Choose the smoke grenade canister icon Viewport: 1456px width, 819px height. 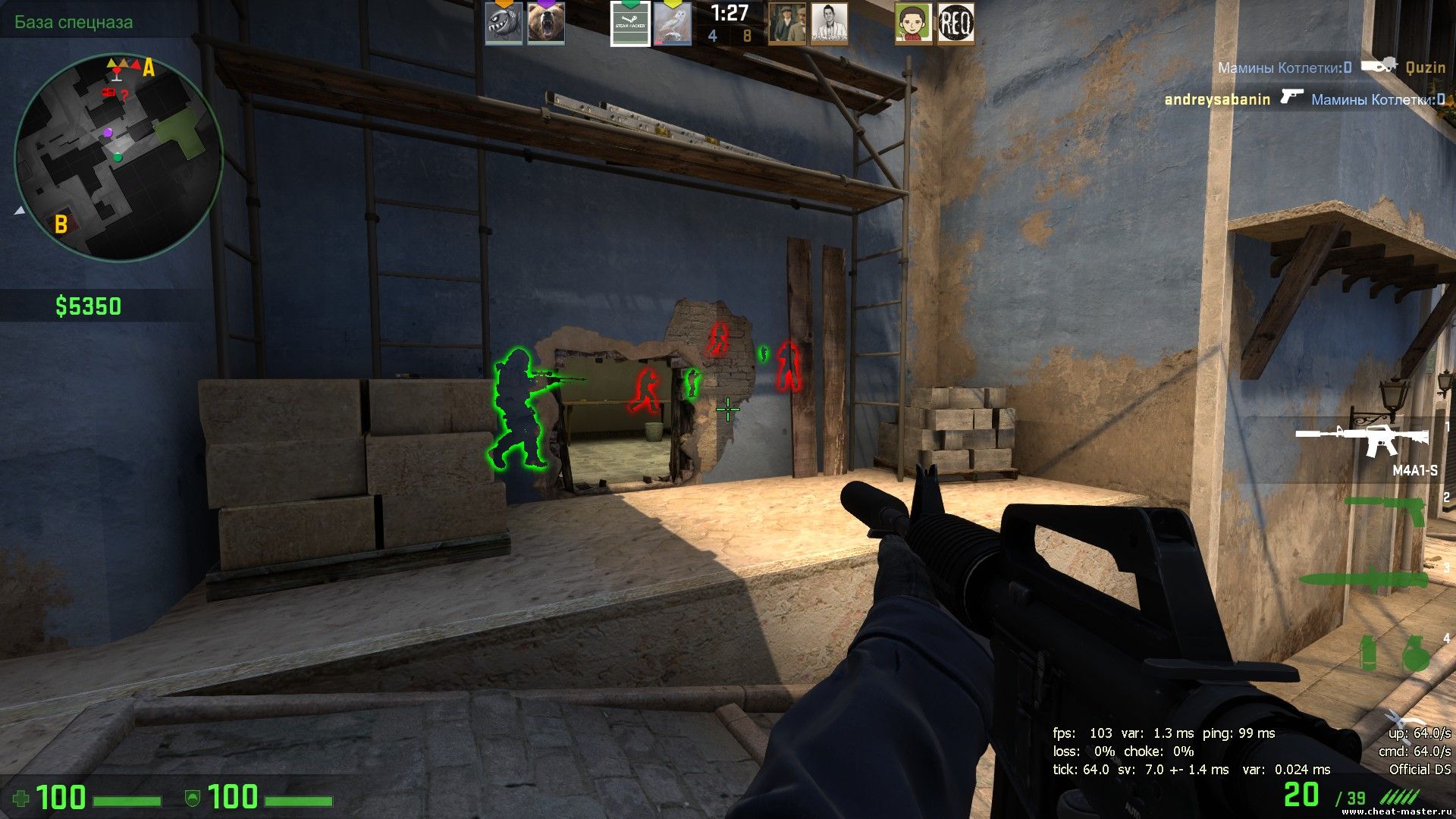click(x=1368, y=654)
